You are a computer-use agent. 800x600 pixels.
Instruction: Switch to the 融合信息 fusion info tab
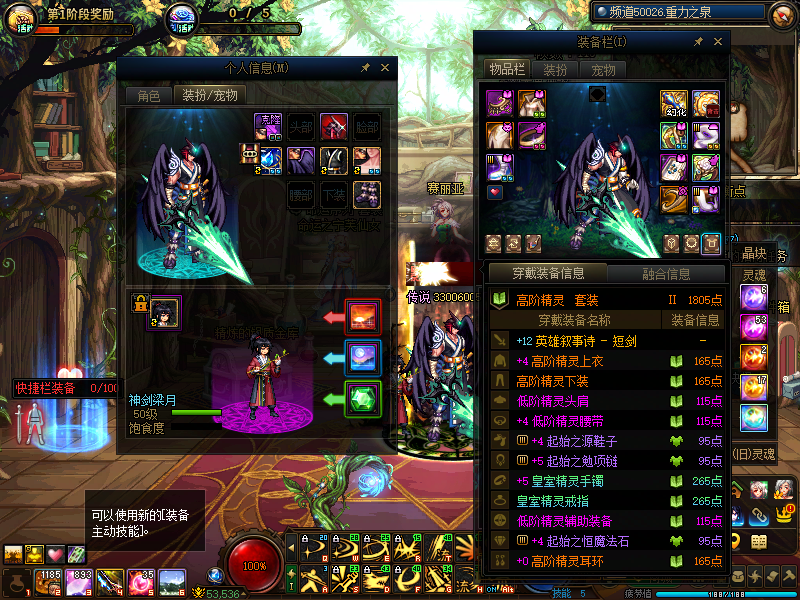coord(664,273)
